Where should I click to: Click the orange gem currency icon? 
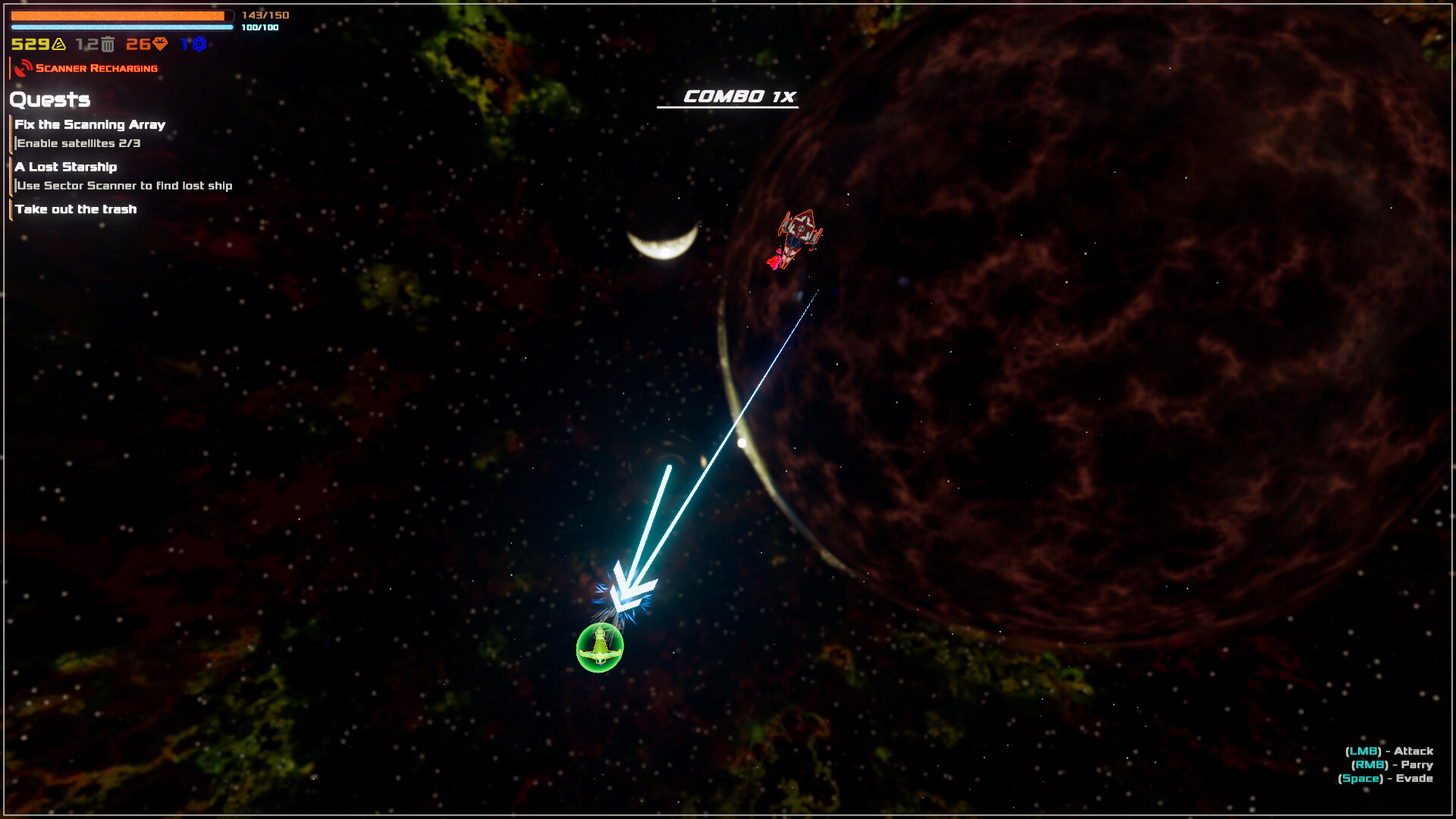159,45
